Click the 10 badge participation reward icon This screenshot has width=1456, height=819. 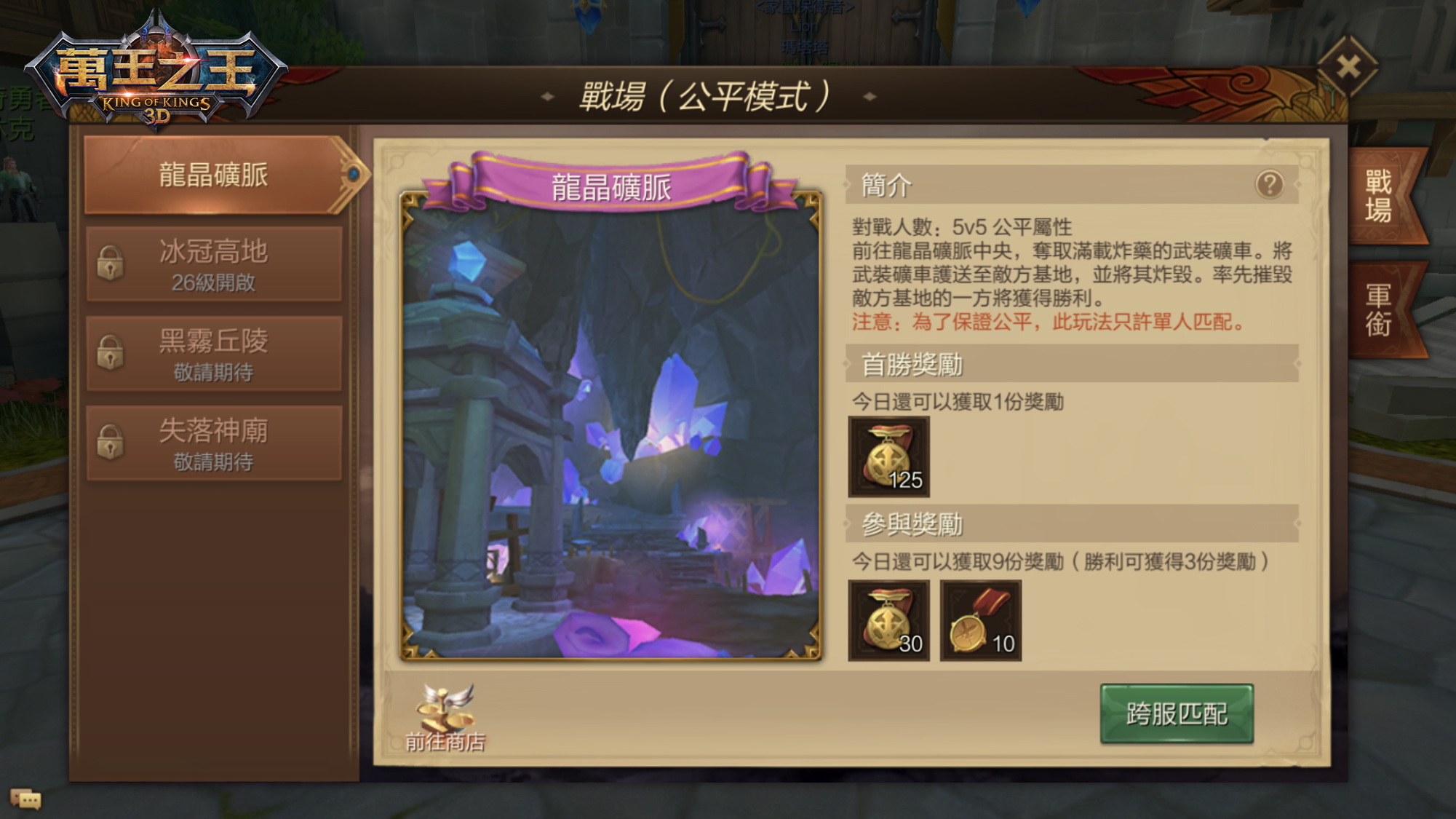click(x=981, y=621)
